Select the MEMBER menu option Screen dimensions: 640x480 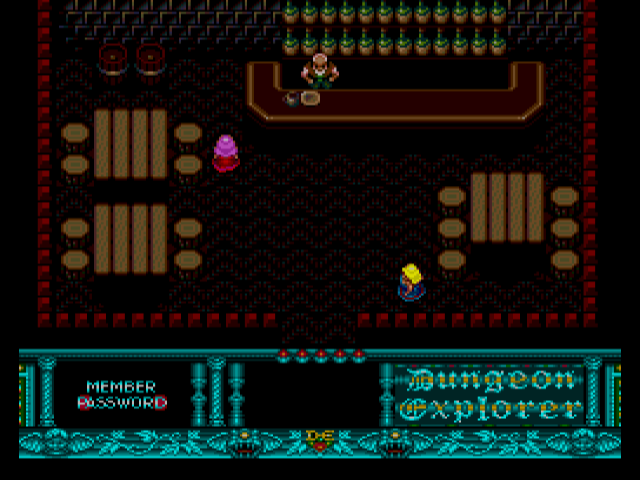coord(121,387)
